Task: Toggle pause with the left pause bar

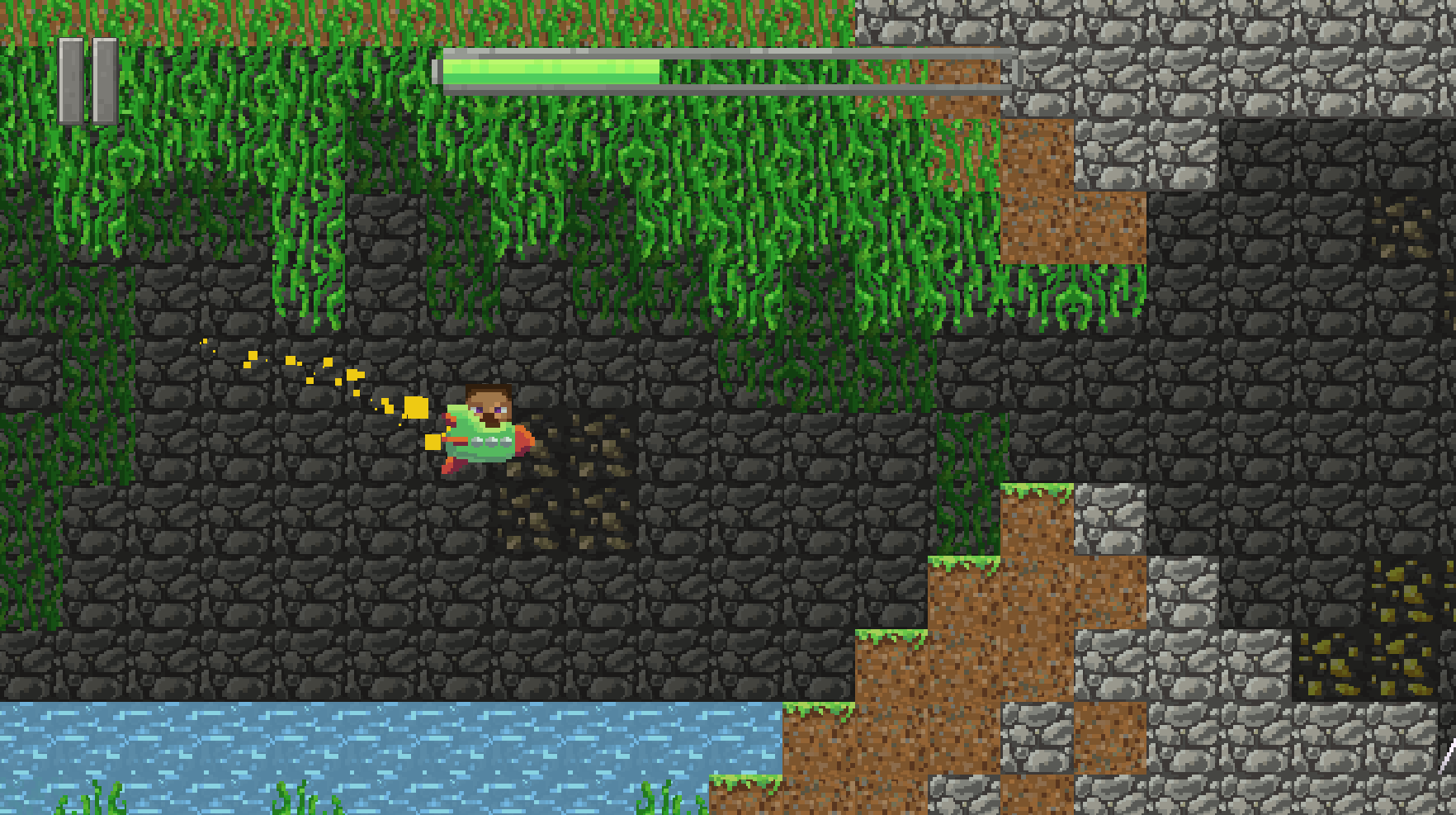Action: pyautogui.click(x=70, y=78)
